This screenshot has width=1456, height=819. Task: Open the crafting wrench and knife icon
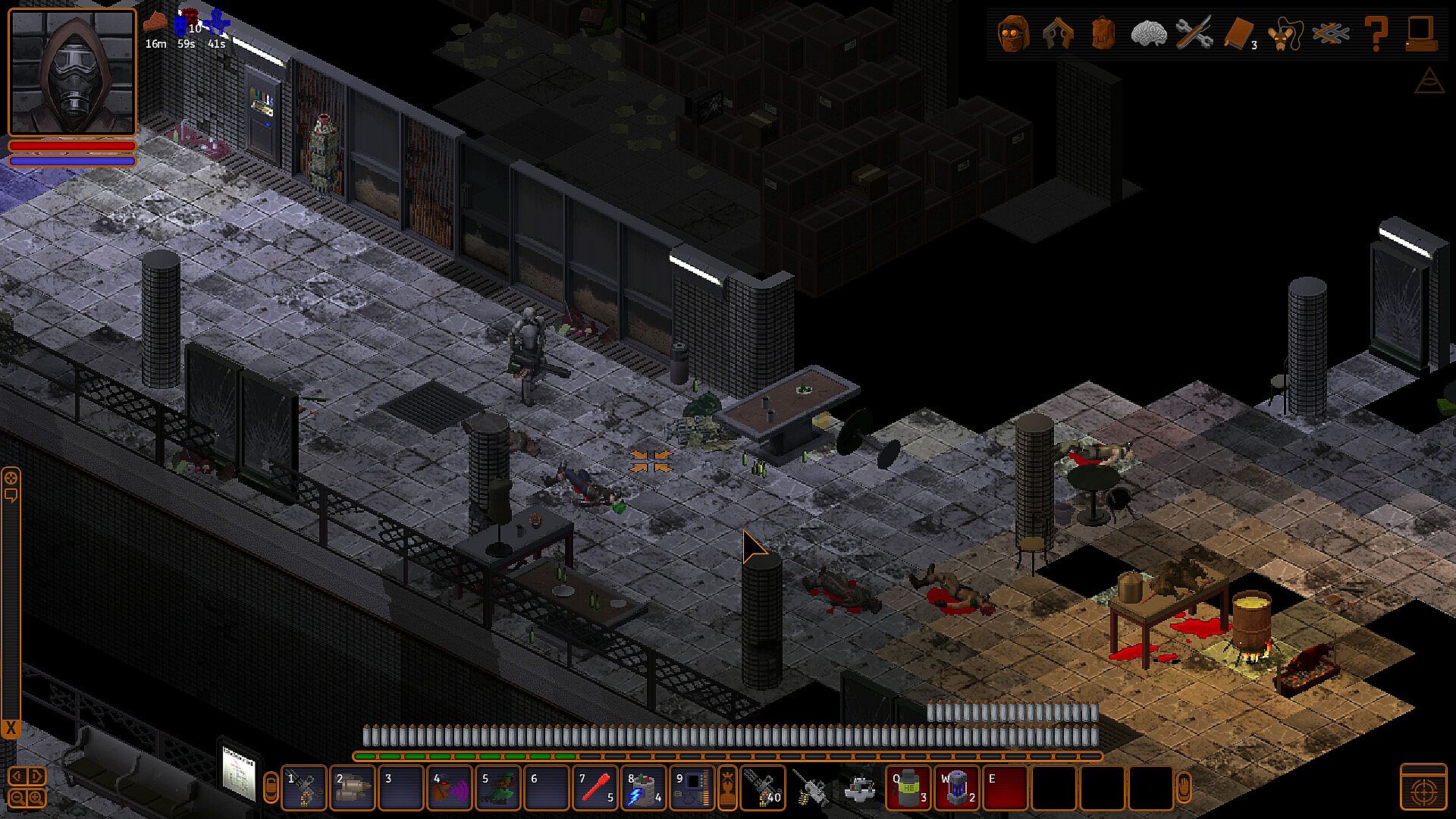point(1194,33)
